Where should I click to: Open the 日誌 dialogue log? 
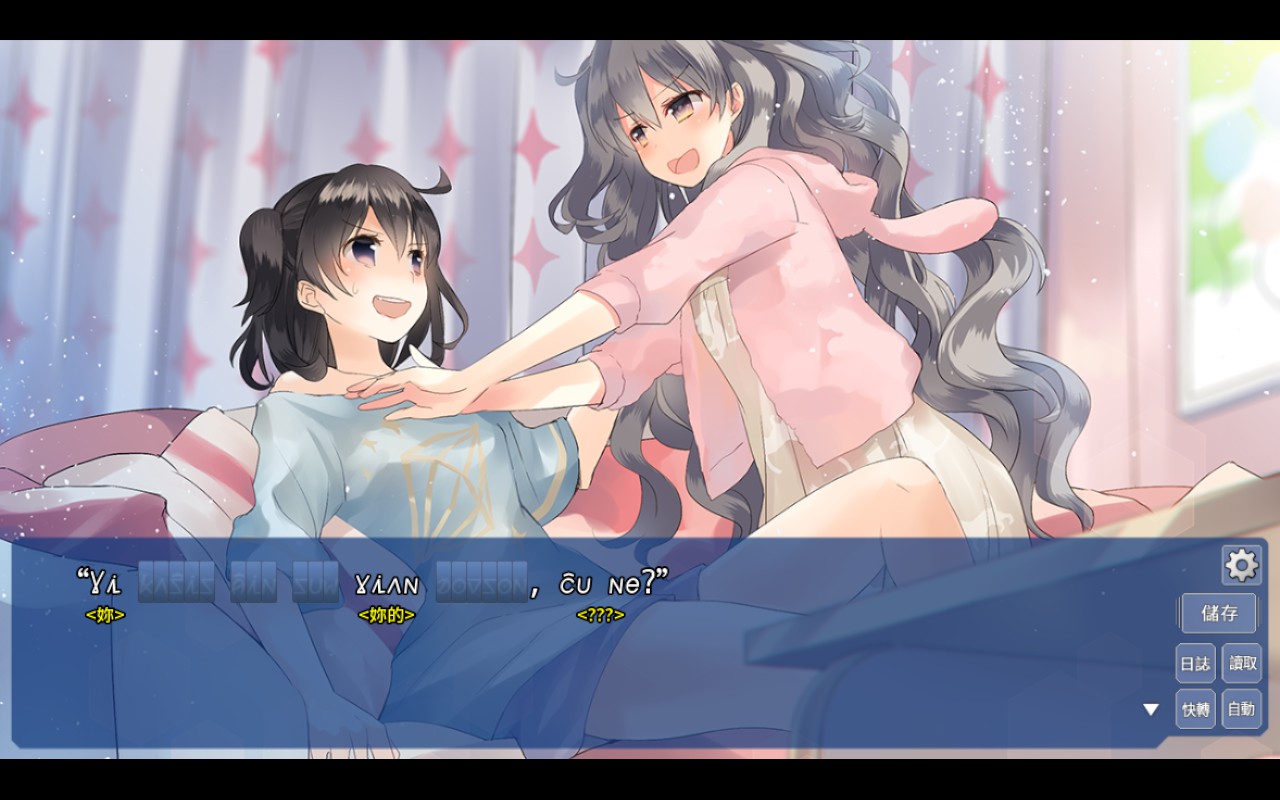click(1195, 663)
